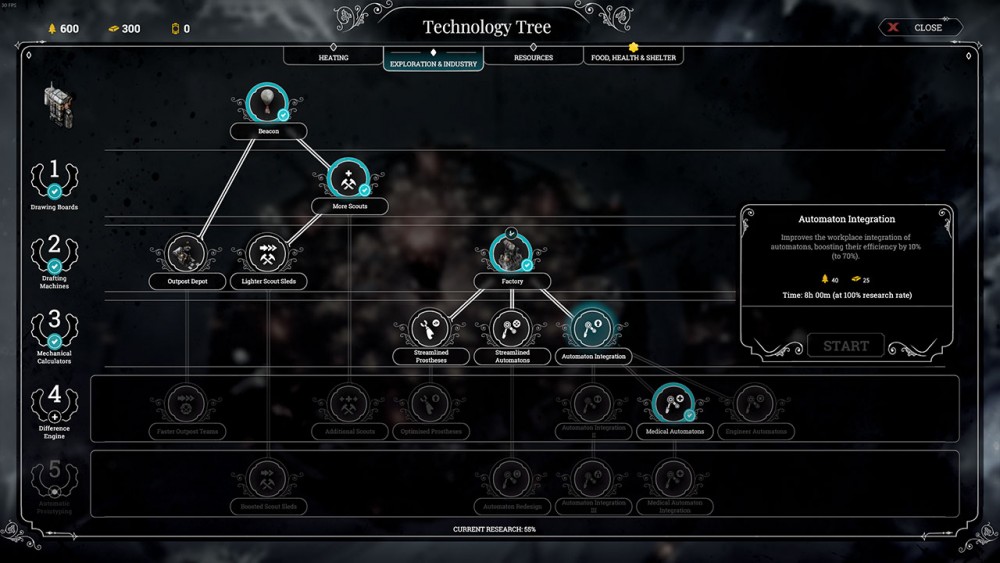Select the Exploration & Industry tab
The image size is (1000, 563).
(433, 62)
